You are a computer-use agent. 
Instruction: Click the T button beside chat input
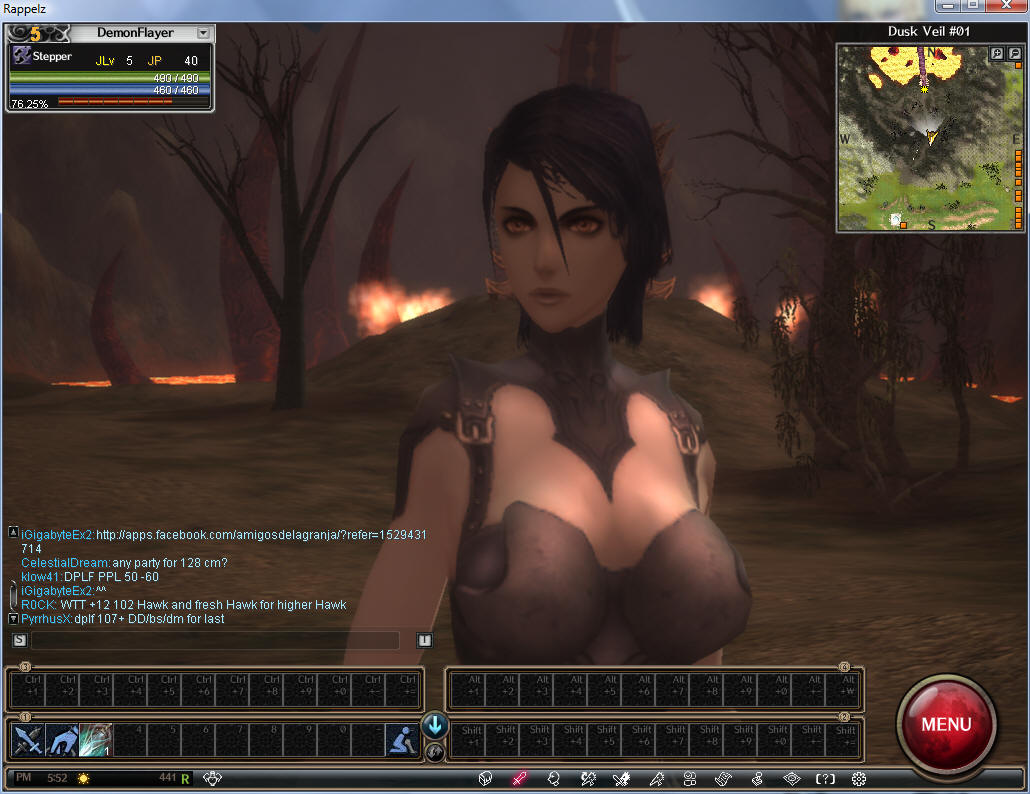click(x=424, y=640)
